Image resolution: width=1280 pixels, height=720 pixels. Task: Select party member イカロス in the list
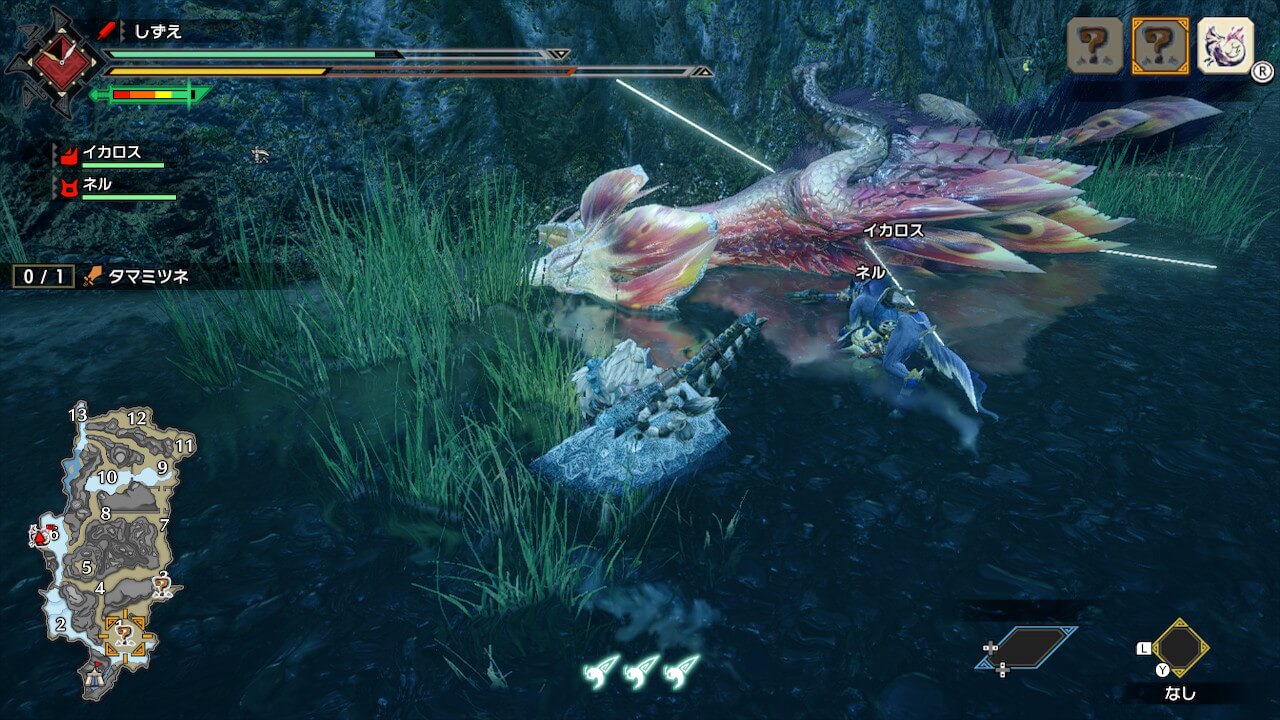(x=111, y=154)
